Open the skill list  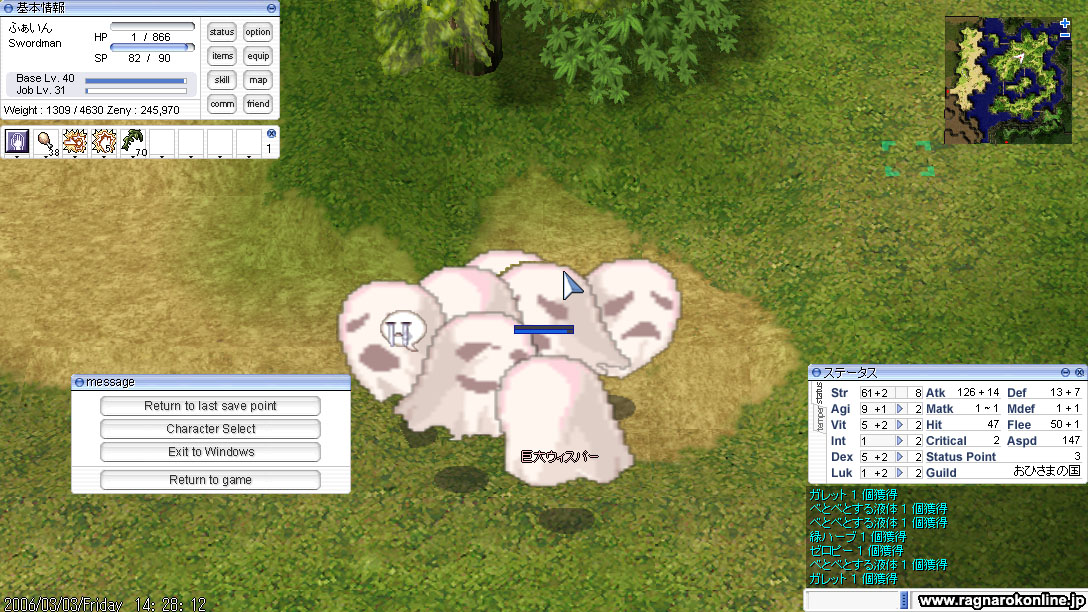[x=222, y=80]
